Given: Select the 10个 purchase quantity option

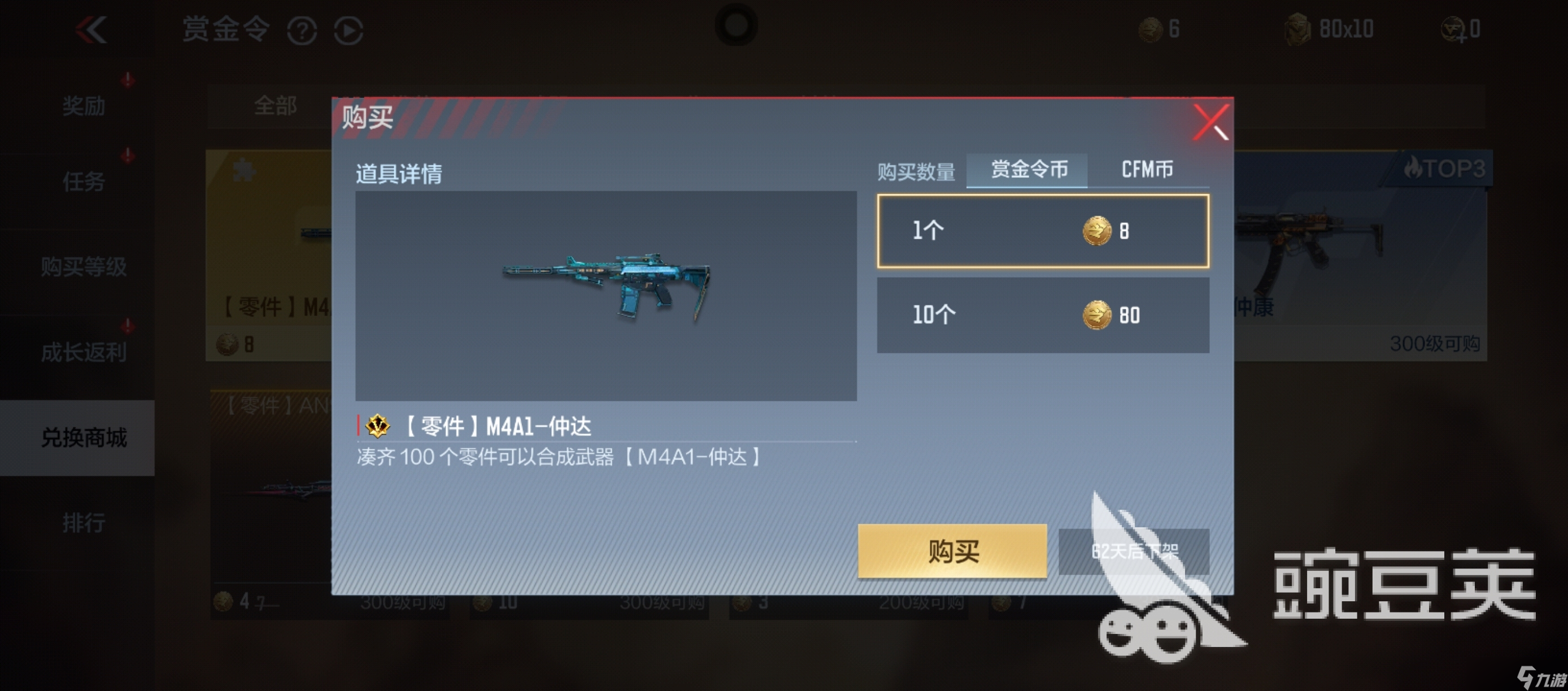Looking at the screenshot, I should (x=1043, y=315).
